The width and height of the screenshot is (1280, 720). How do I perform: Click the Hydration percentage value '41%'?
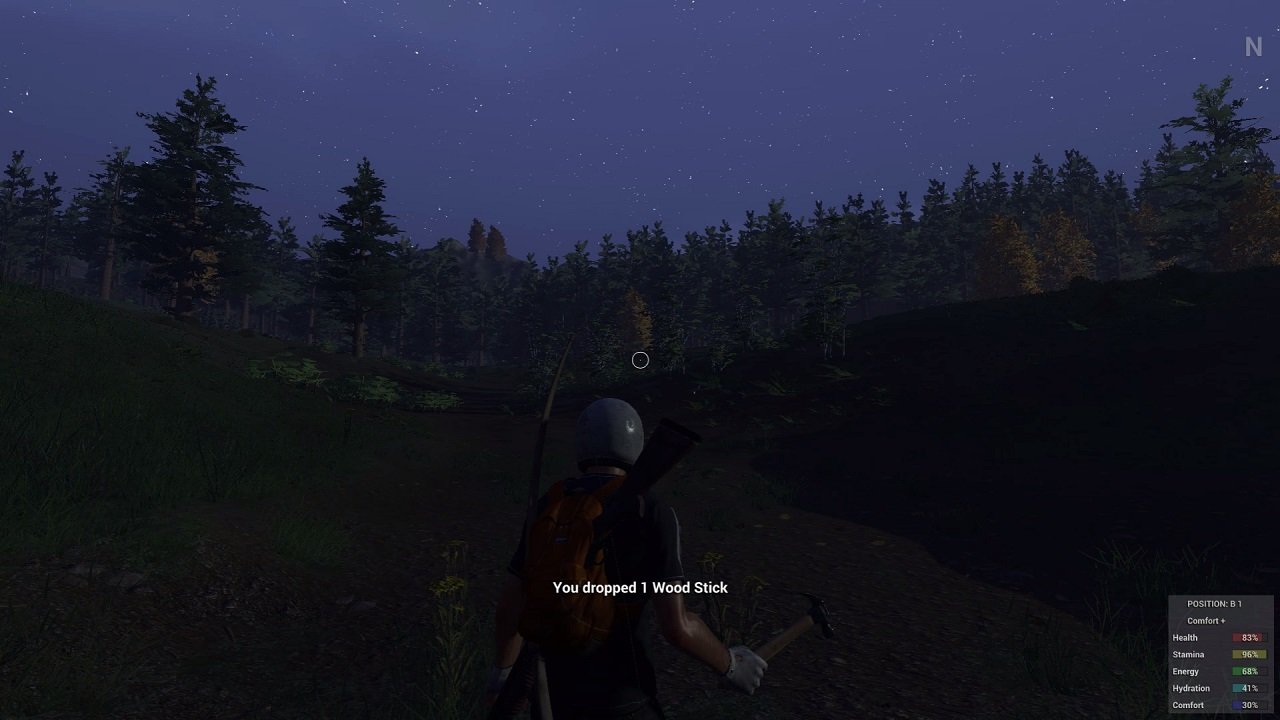pyautogui.click(x=1250, y=688)
